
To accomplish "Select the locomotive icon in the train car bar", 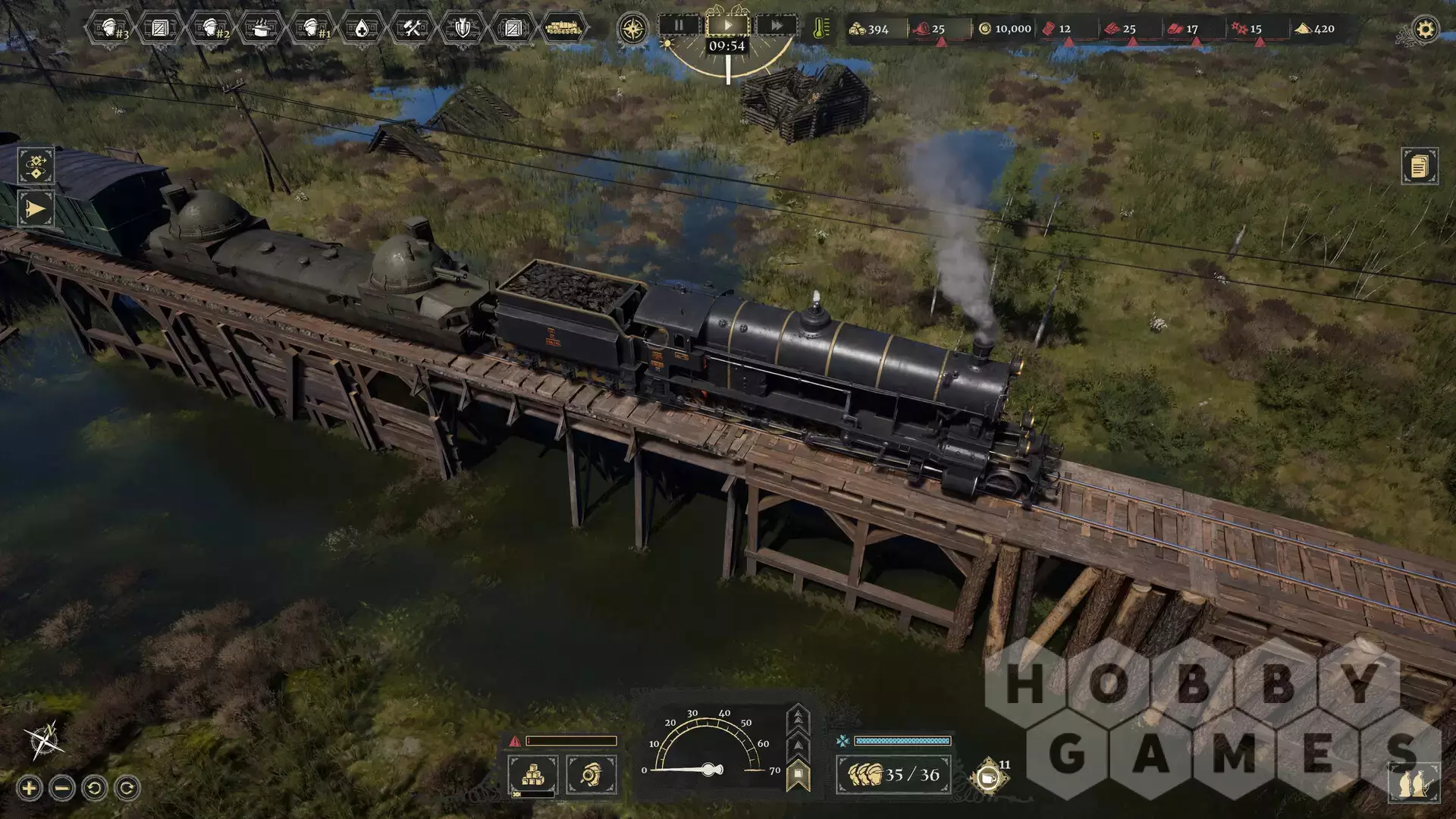I will point(563,29).
